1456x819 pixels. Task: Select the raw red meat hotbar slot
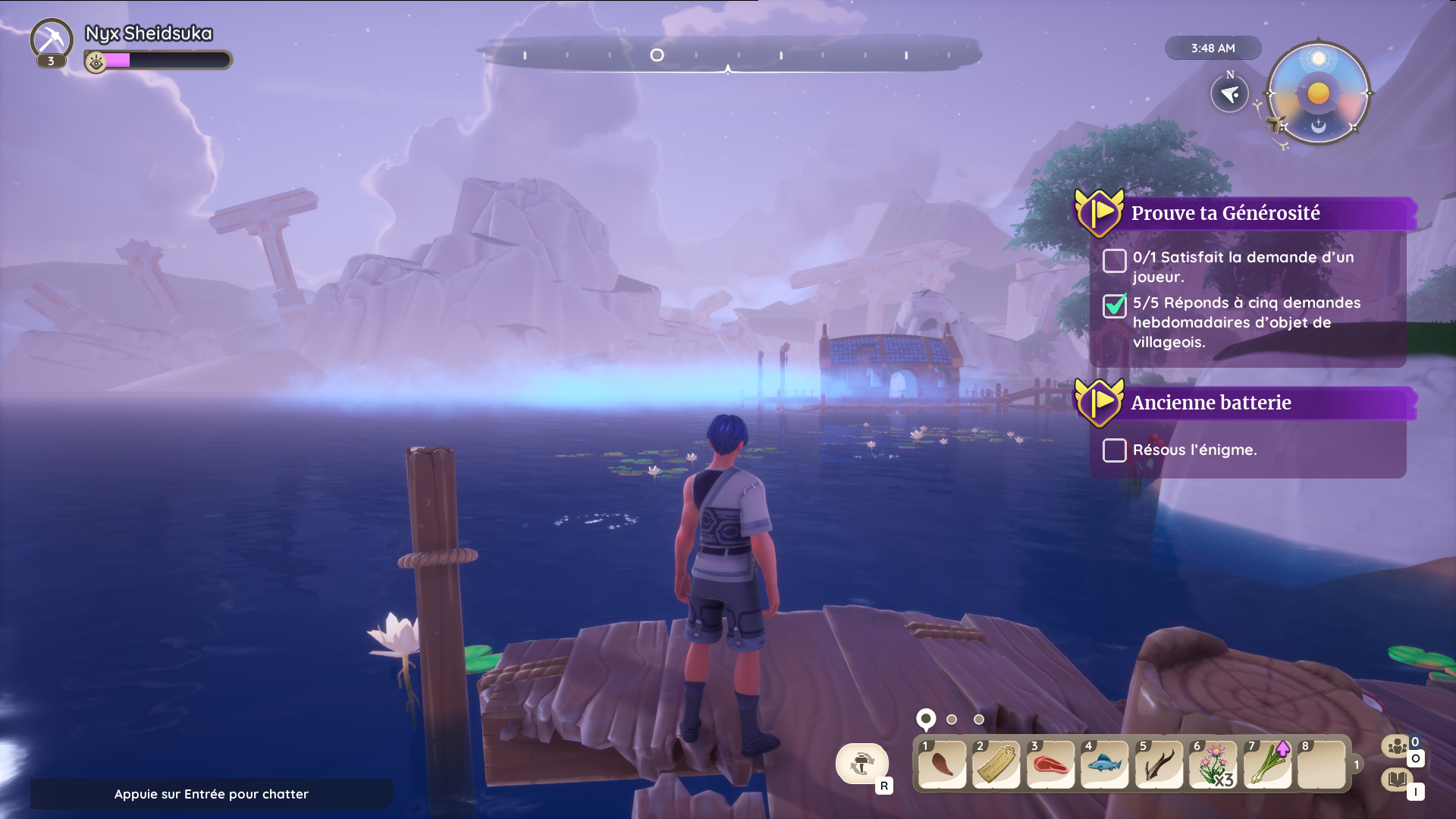[1050, 764]
